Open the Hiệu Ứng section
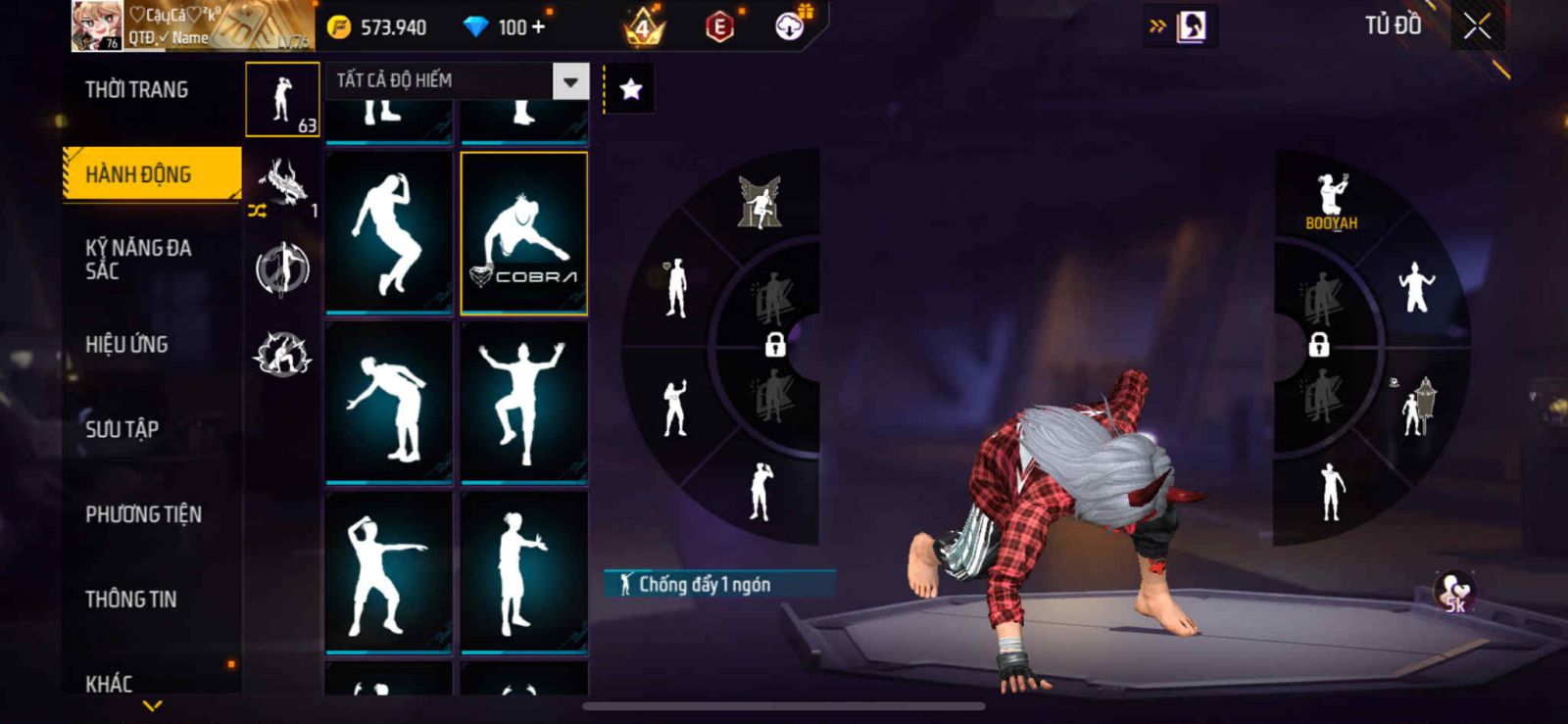The width and height of the screenshot is (1568, 724). [126, 344]
